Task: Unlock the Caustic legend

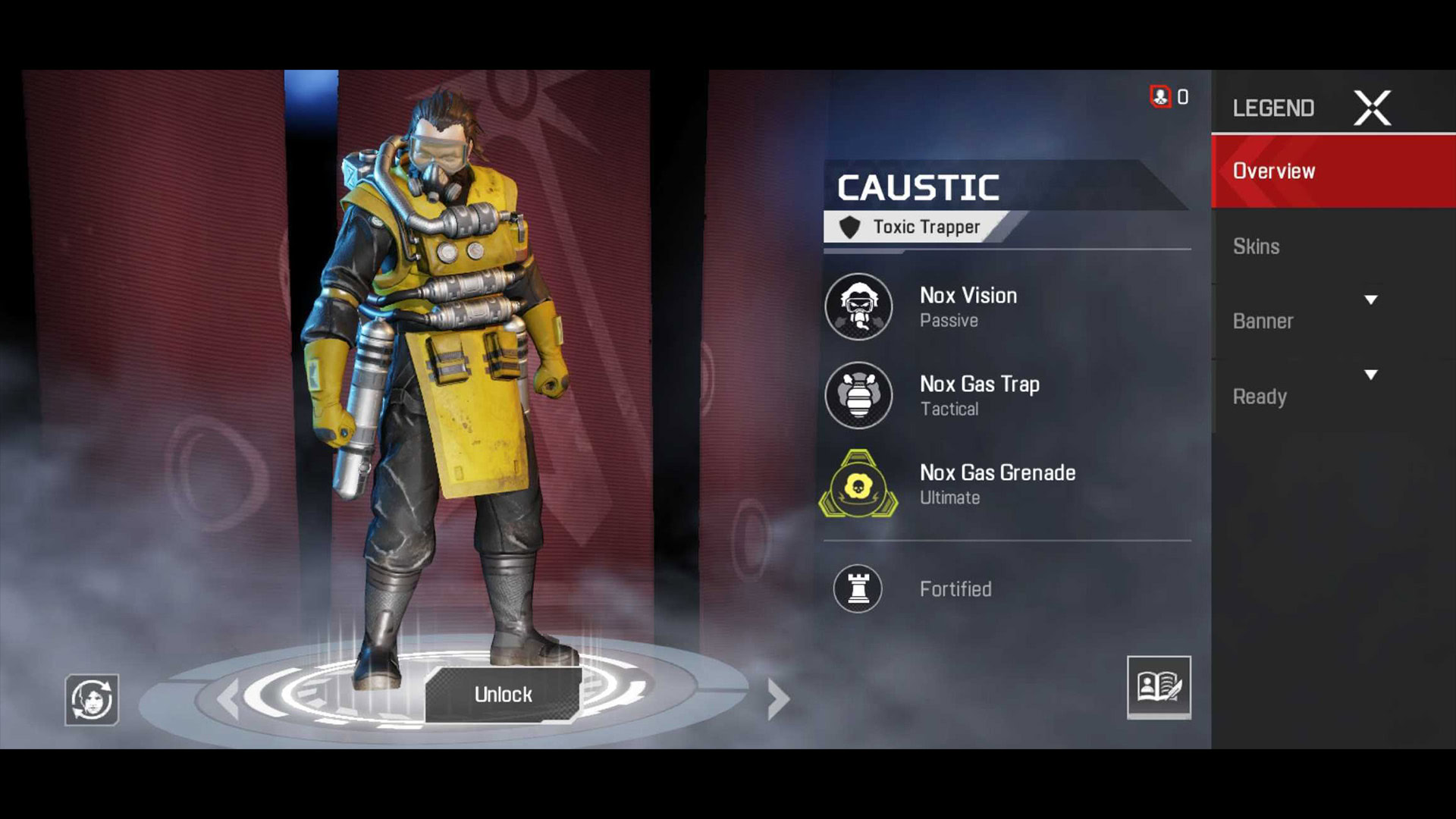Action: tap(503, 694)
